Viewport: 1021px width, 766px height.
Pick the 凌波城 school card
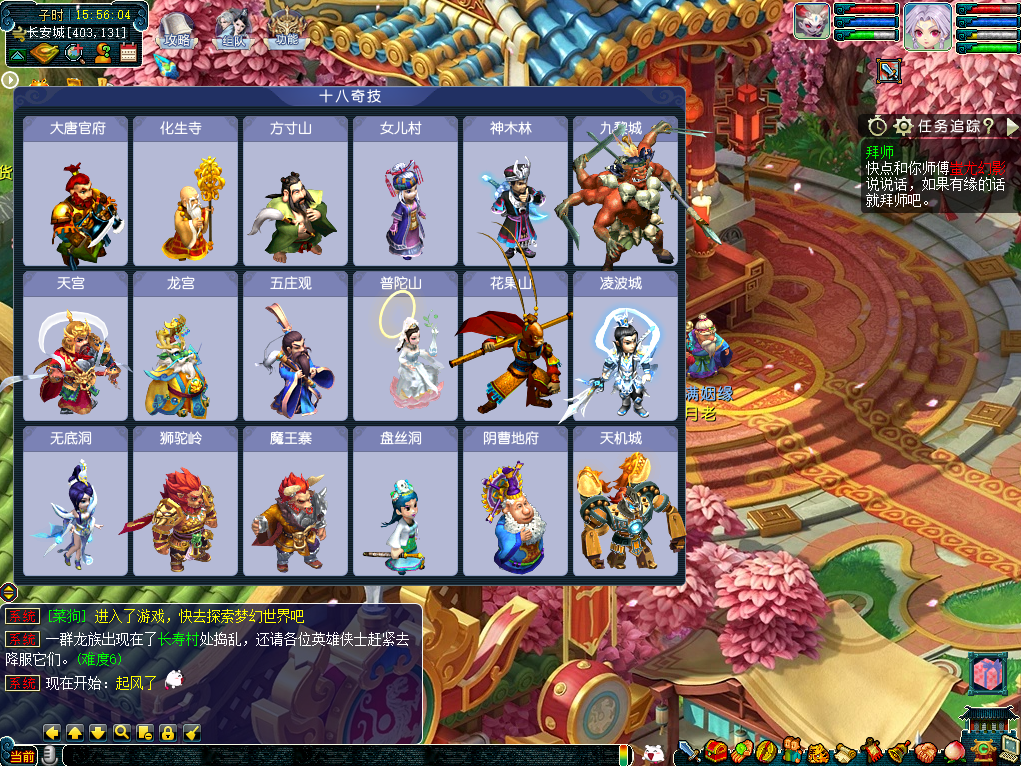(626, 346)
